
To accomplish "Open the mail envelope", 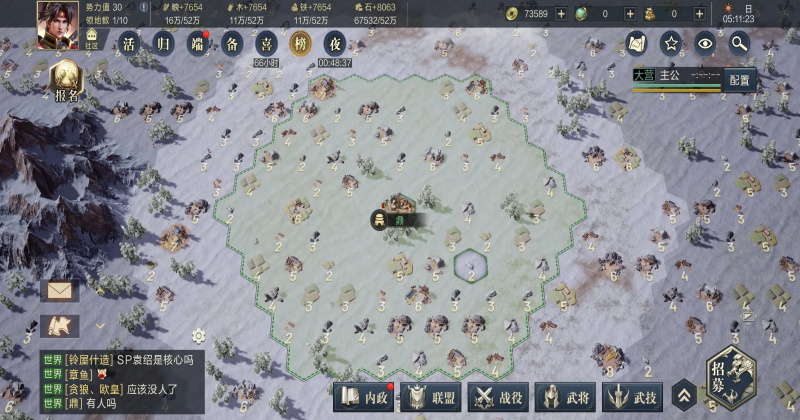I will click(x=59, y=291).
